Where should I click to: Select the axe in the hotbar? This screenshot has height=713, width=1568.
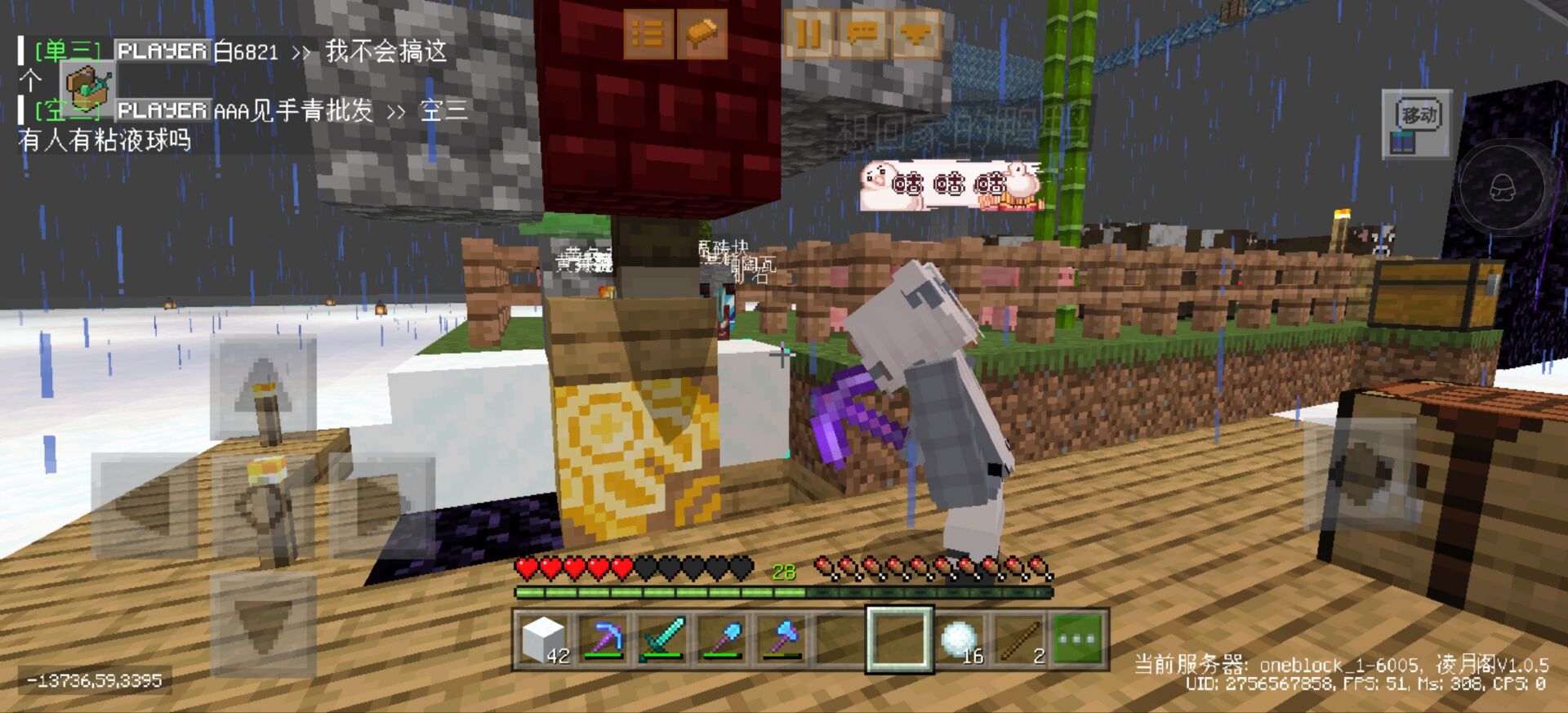[x=781, y=639]
